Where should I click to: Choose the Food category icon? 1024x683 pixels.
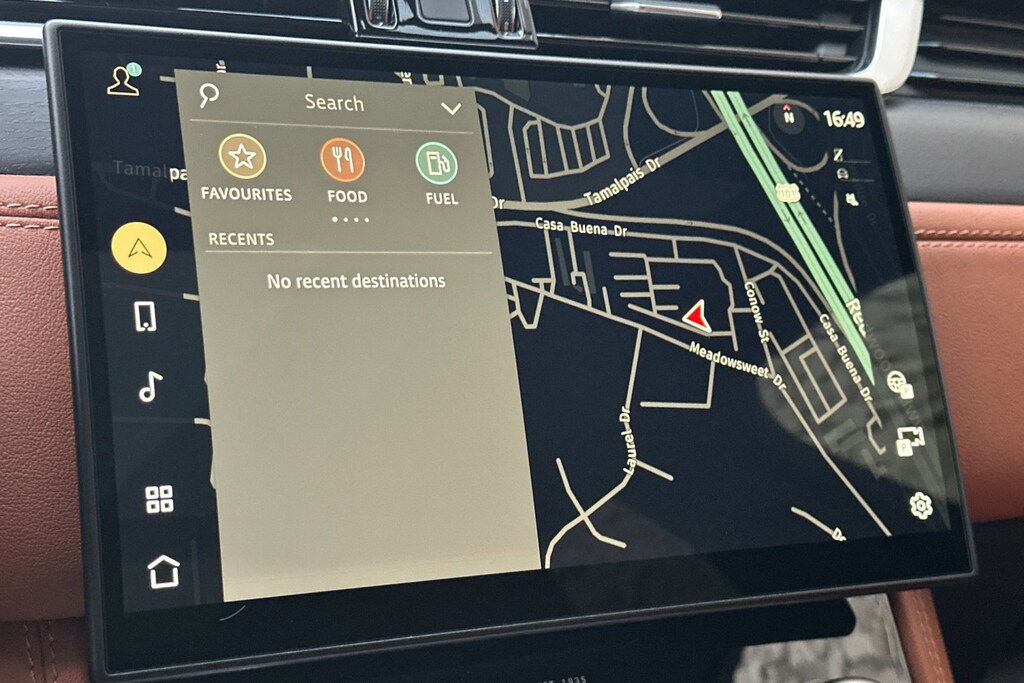343,160
